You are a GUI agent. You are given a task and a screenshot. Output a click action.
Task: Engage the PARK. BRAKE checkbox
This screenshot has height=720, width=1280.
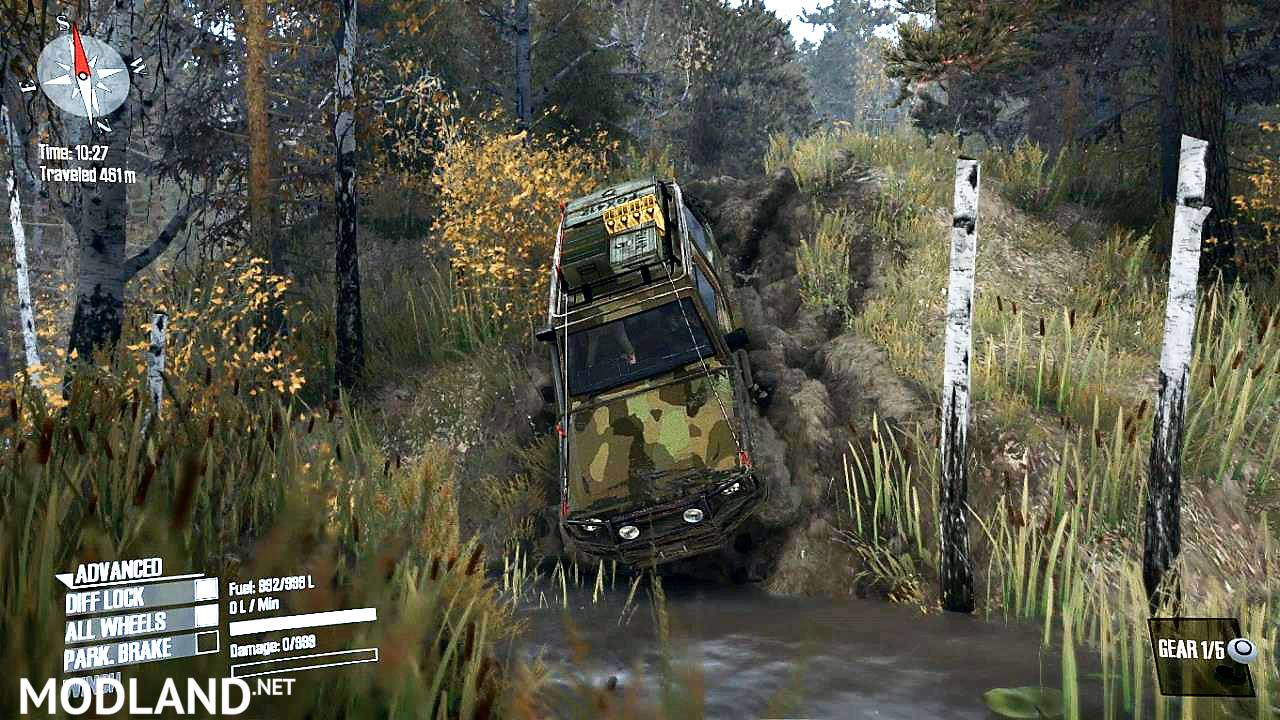206,643
